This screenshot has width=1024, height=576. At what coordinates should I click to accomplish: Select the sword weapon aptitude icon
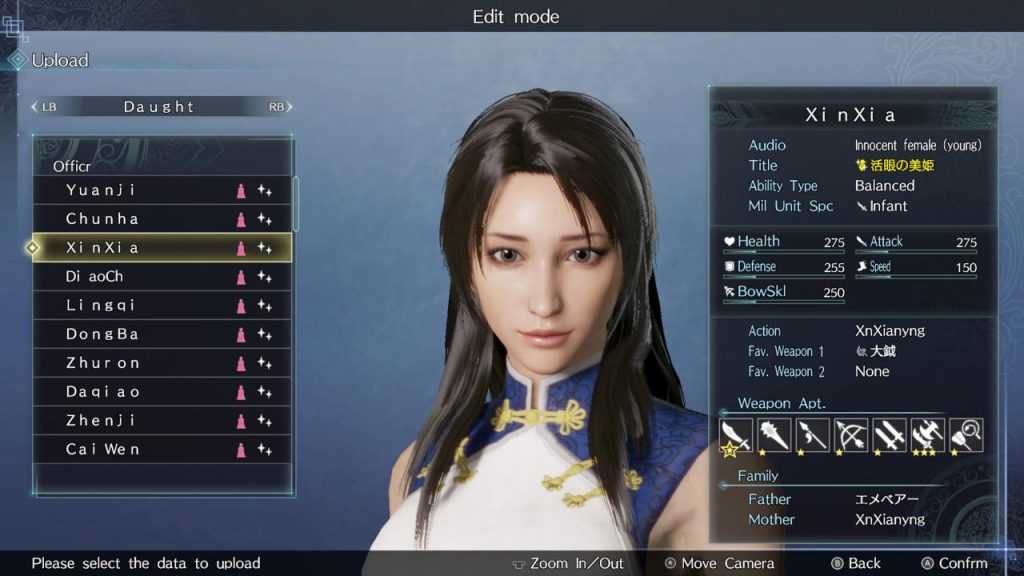coord(736,435)
